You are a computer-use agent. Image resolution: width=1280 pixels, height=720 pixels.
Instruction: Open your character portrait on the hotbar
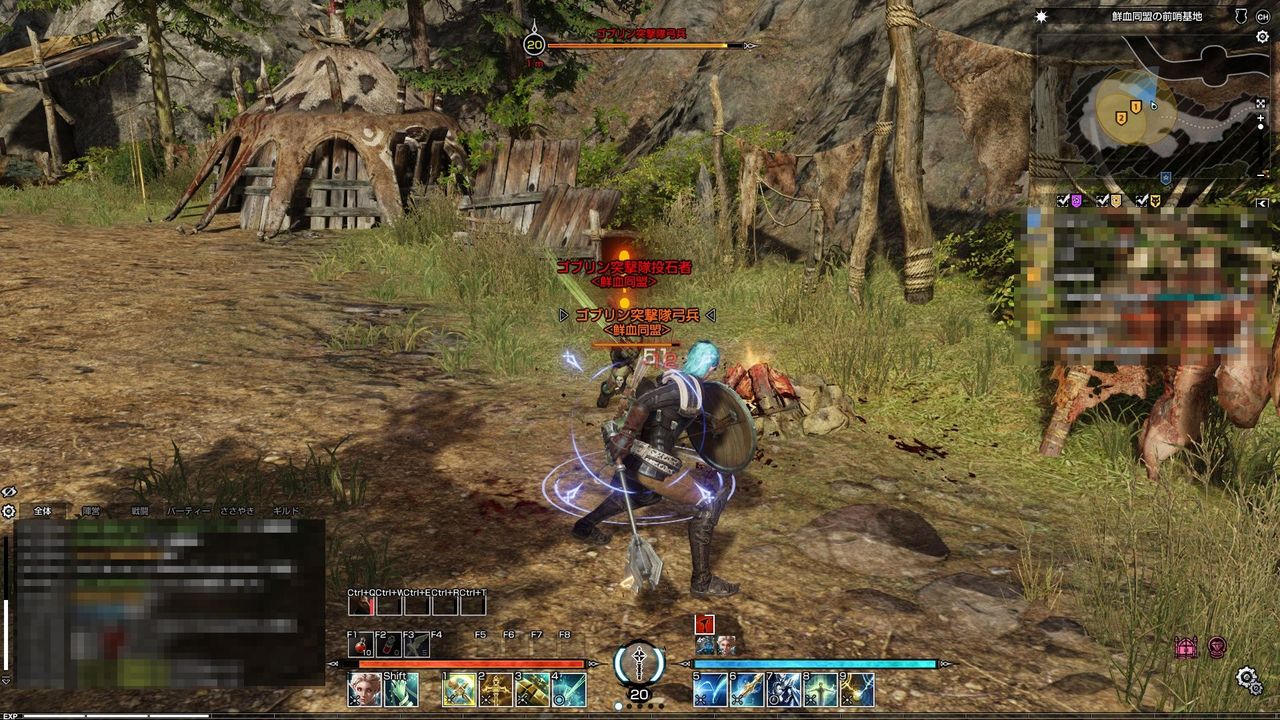pyautogui.click(x=363, y=689)
